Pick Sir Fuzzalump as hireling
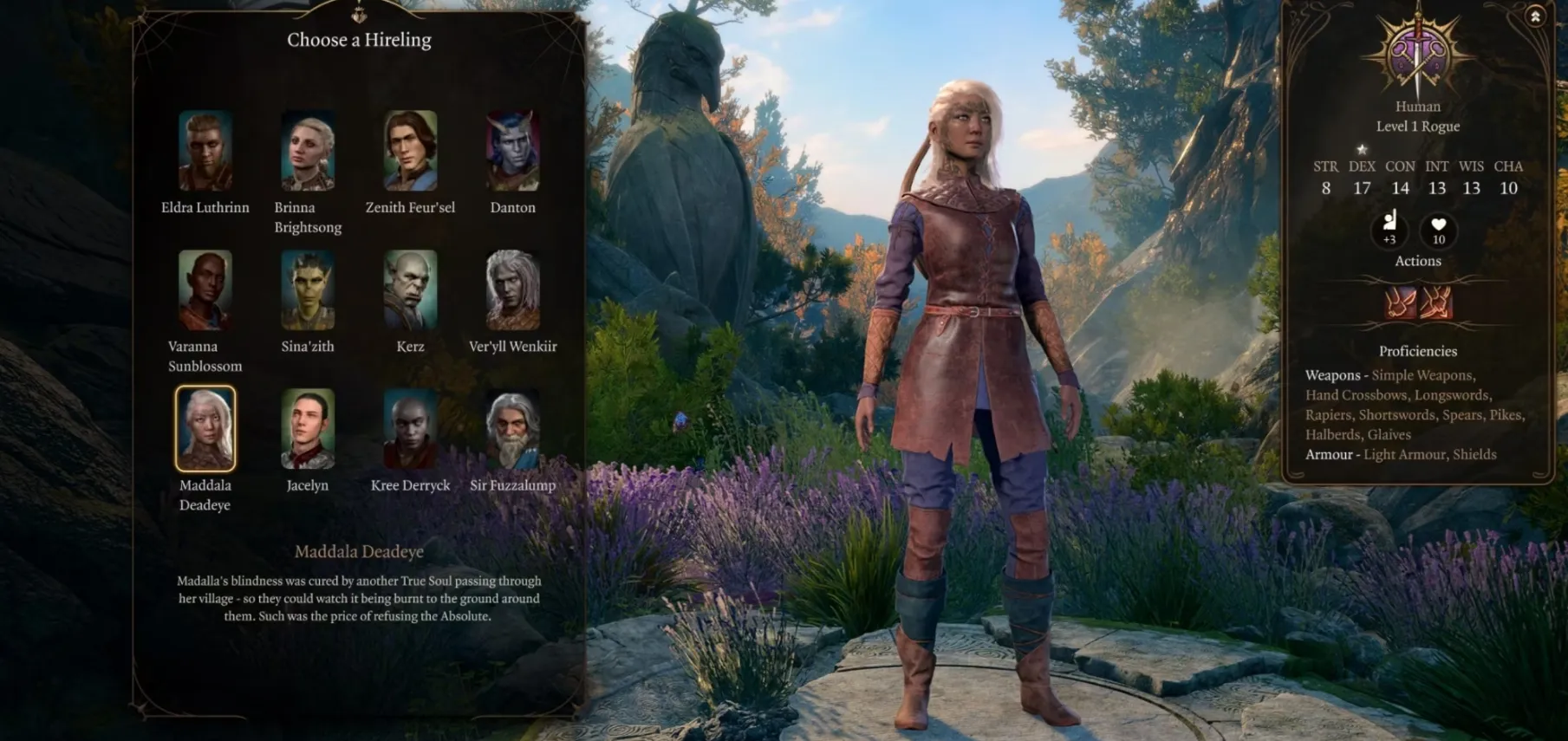1568x741 pixels. tap(513, 429)
